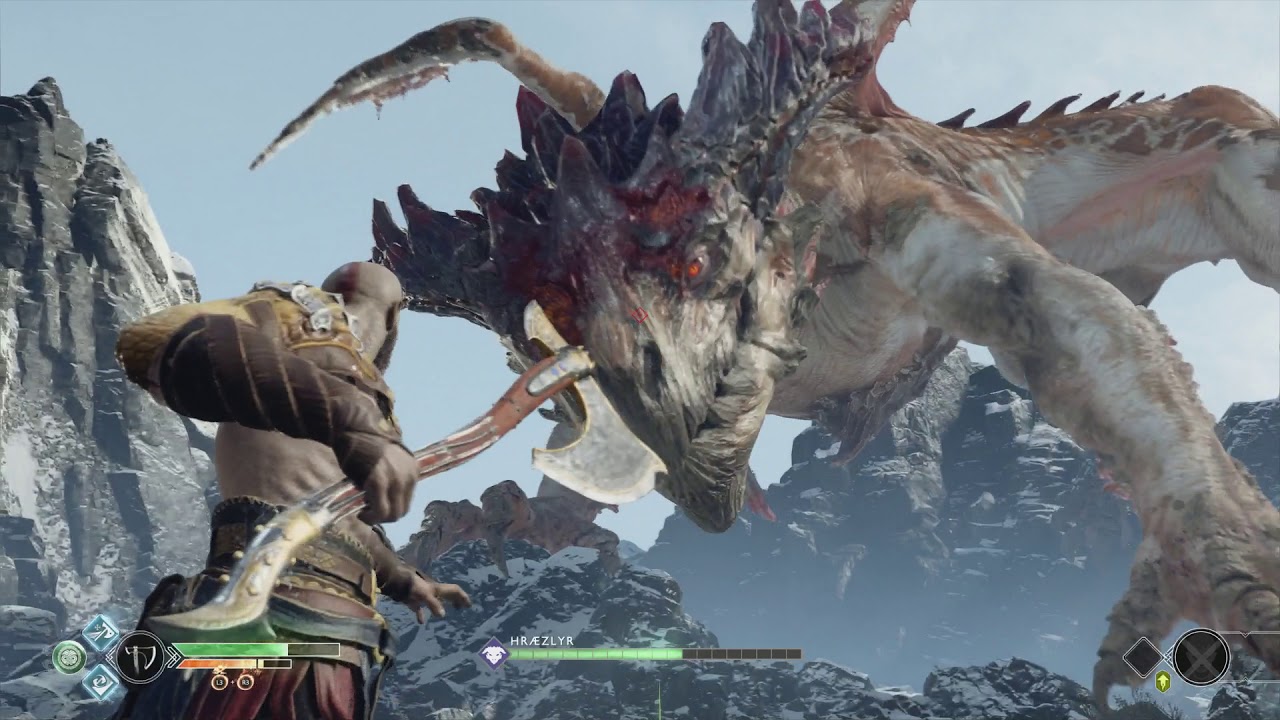1280x720 pixels.
Task: Use the green circular talisman icon
Action: [69, 656]
